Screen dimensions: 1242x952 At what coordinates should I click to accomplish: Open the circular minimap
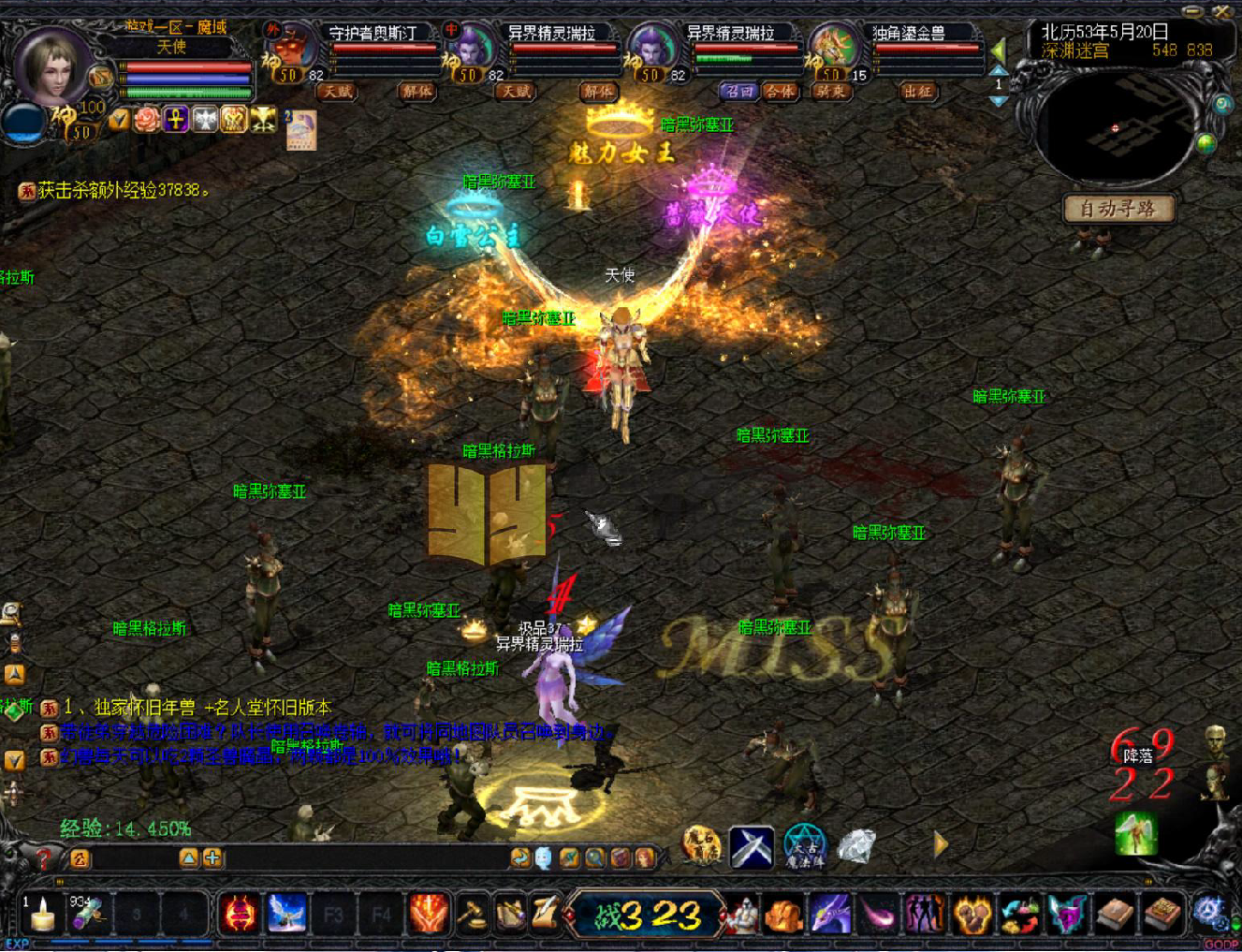pyautogui.click(x=1115, y=129)
